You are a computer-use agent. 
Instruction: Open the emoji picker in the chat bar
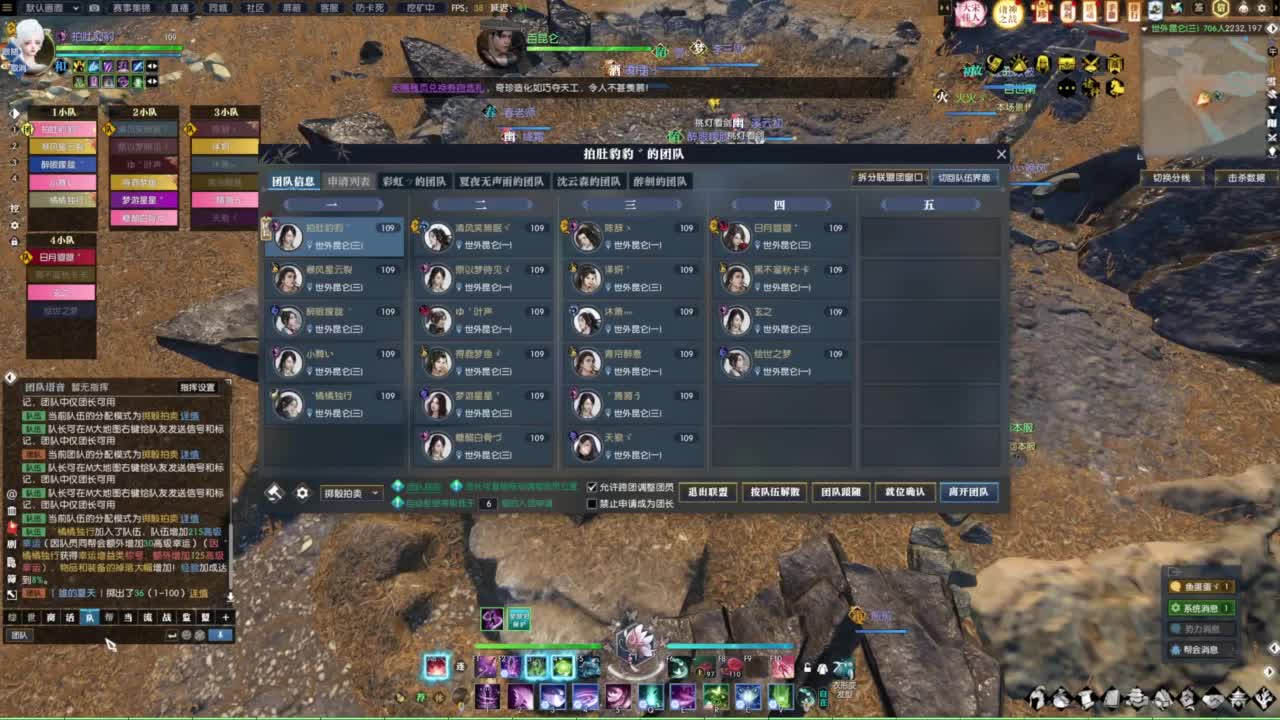[186, 635]
